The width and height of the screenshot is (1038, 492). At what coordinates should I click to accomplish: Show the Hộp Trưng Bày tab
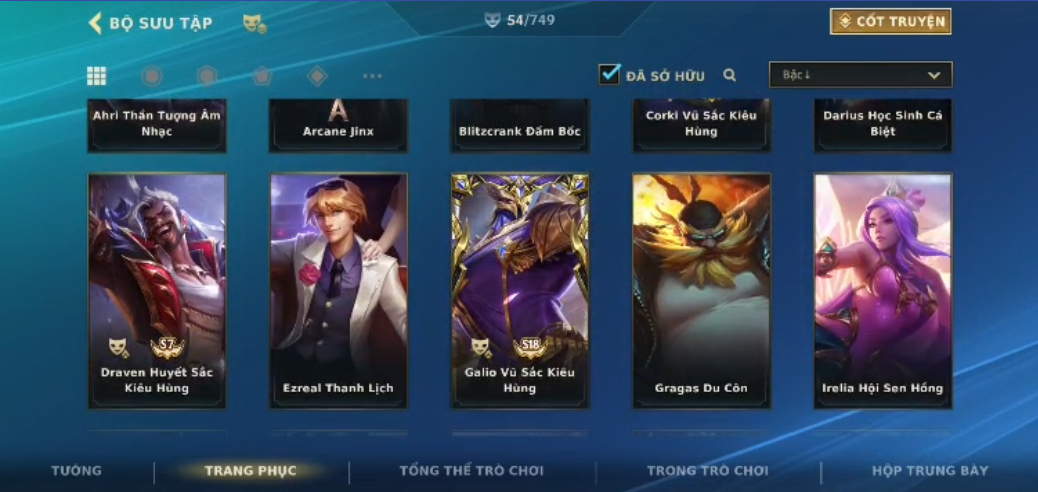point(930,471)
